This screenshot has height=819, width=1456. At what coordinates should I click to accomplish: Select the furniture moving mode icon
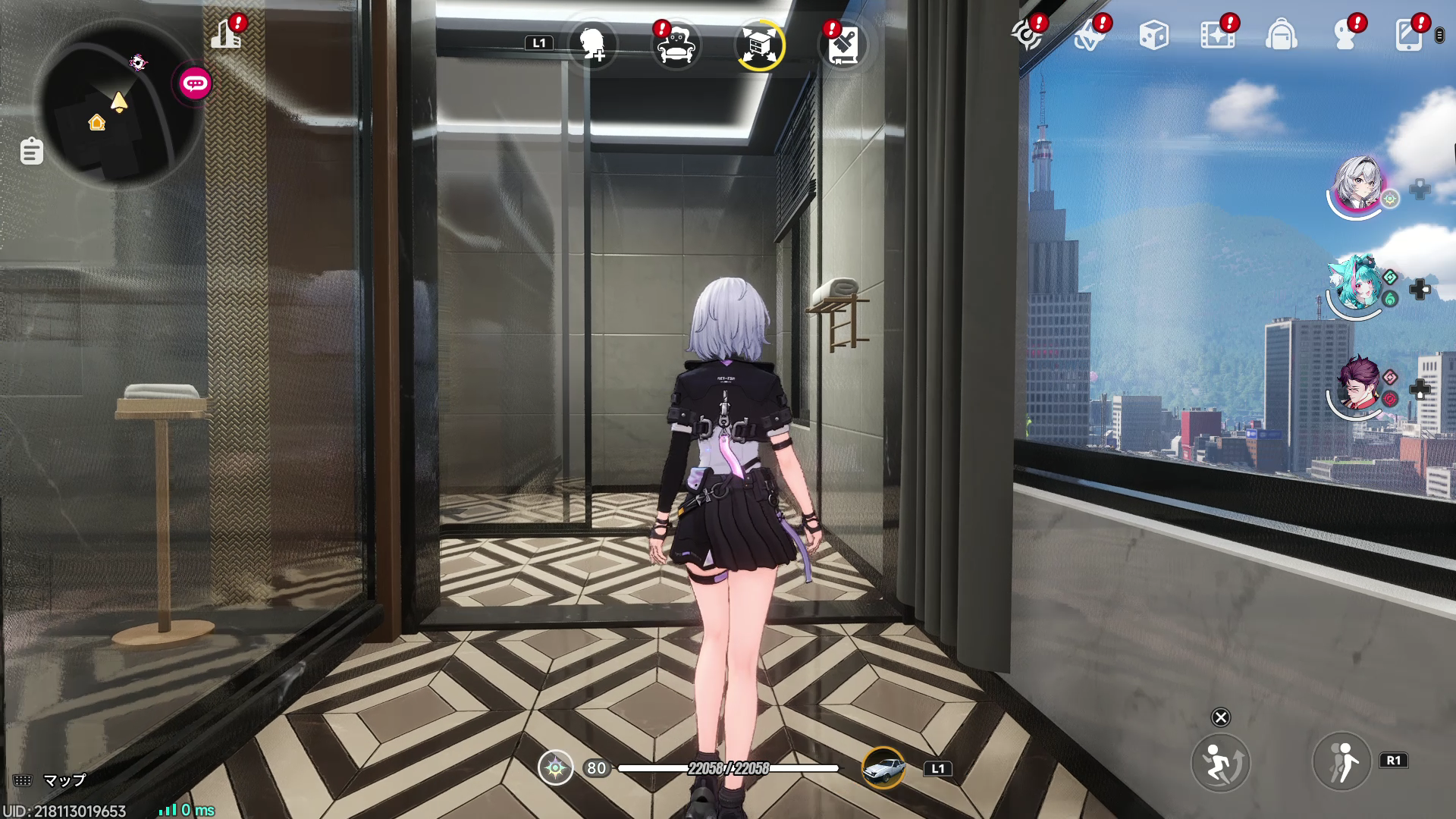click(760, 45)
